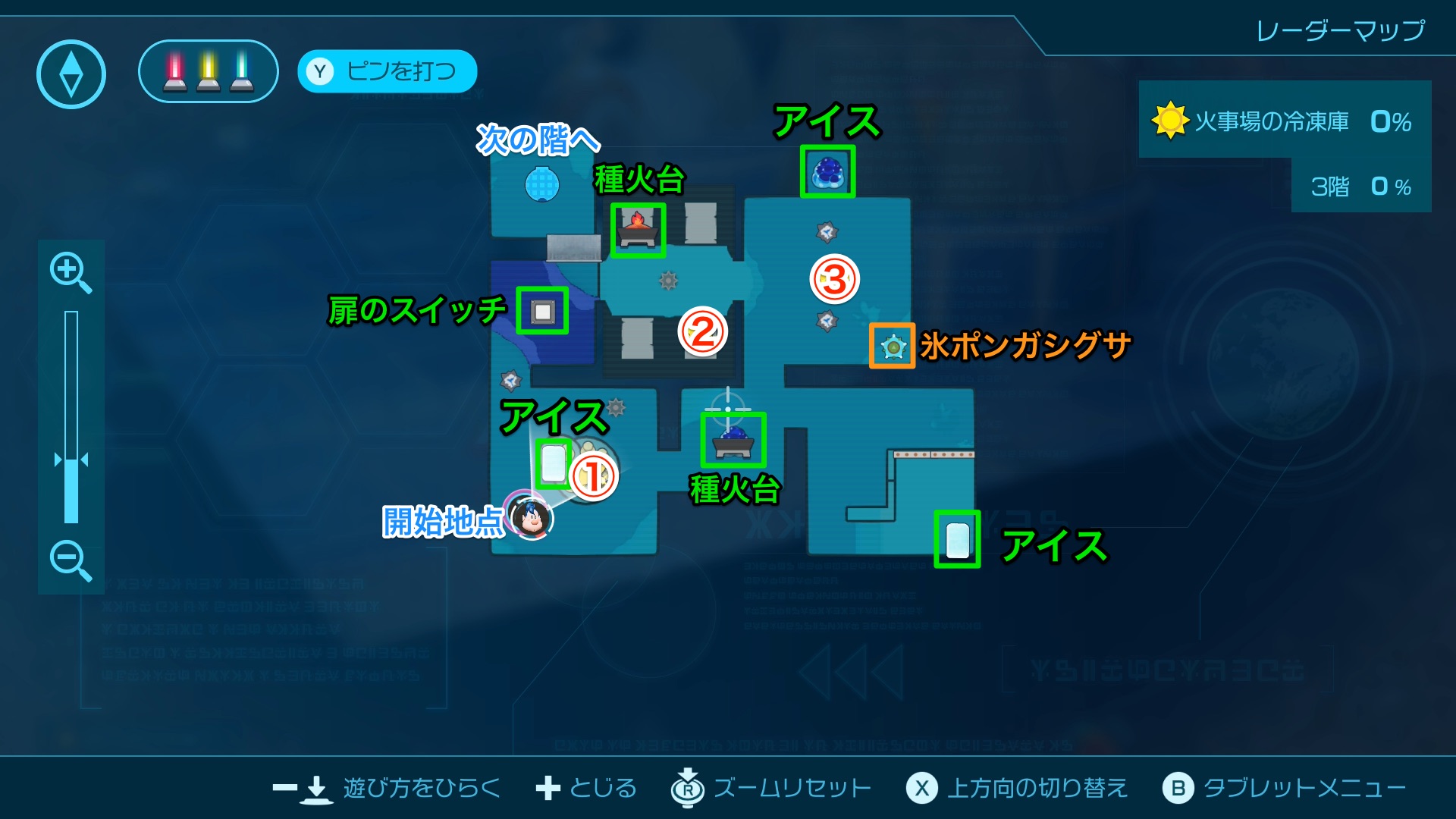This screenshot has width=1456, height=819.
Task: Select the top アイス ice crystal marker
Action: coord(827,172)
